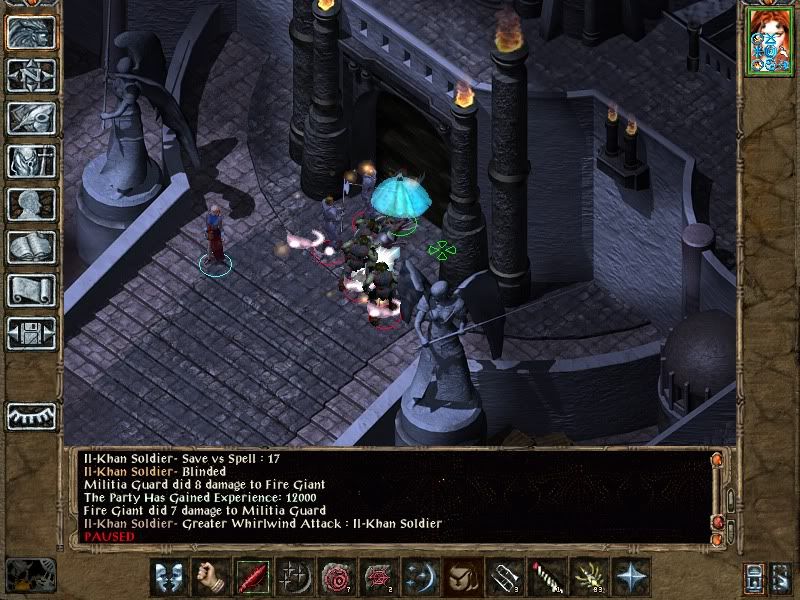
Task: Open the mage spellbook button
Action: 30,247
